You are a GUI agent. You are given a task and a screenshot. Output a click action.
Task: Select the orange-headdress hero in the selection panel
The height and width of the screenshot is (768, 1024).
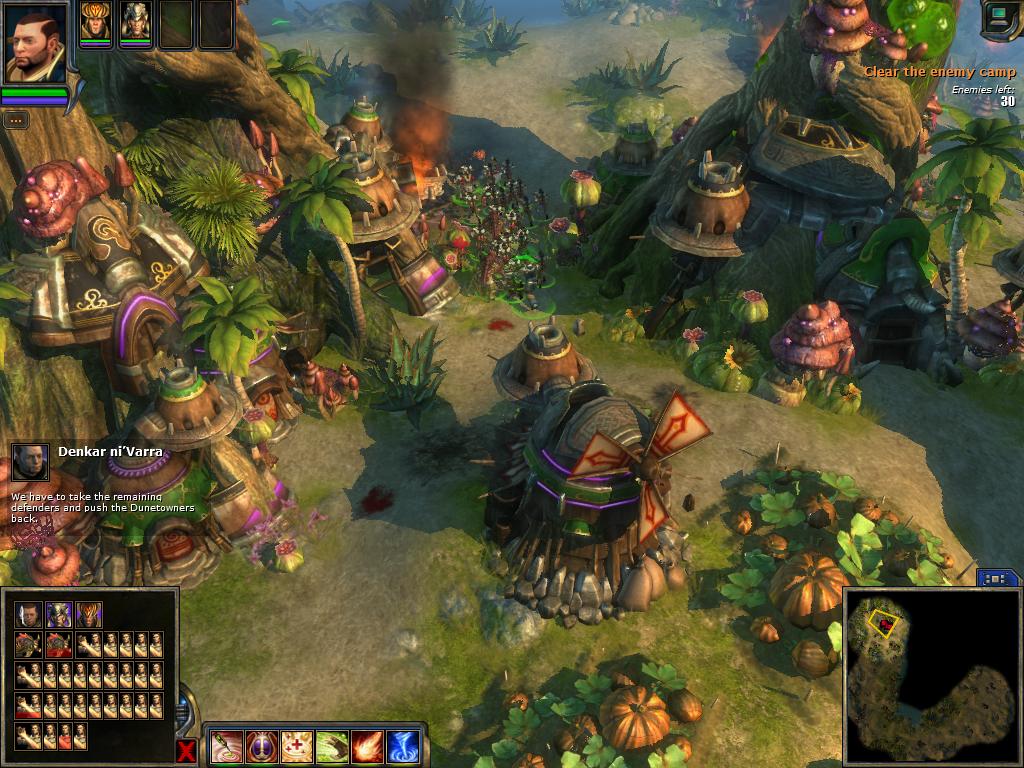[x=89, y=615]
